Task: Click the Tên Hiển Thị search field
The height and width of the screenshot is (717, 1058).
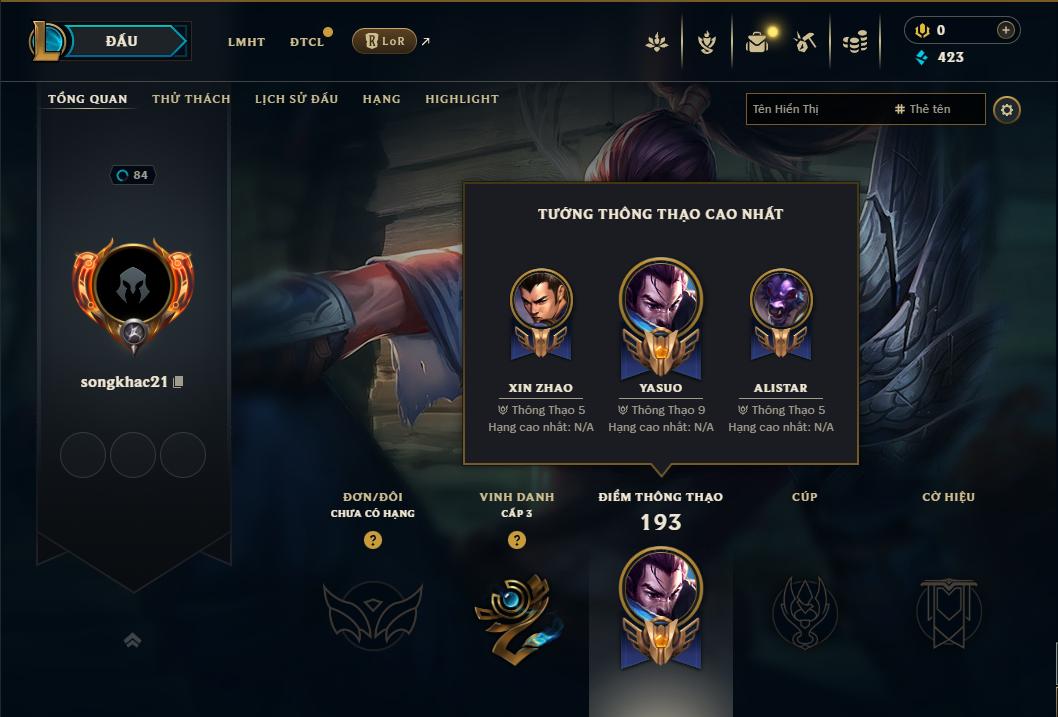Action: click(815, 109)
